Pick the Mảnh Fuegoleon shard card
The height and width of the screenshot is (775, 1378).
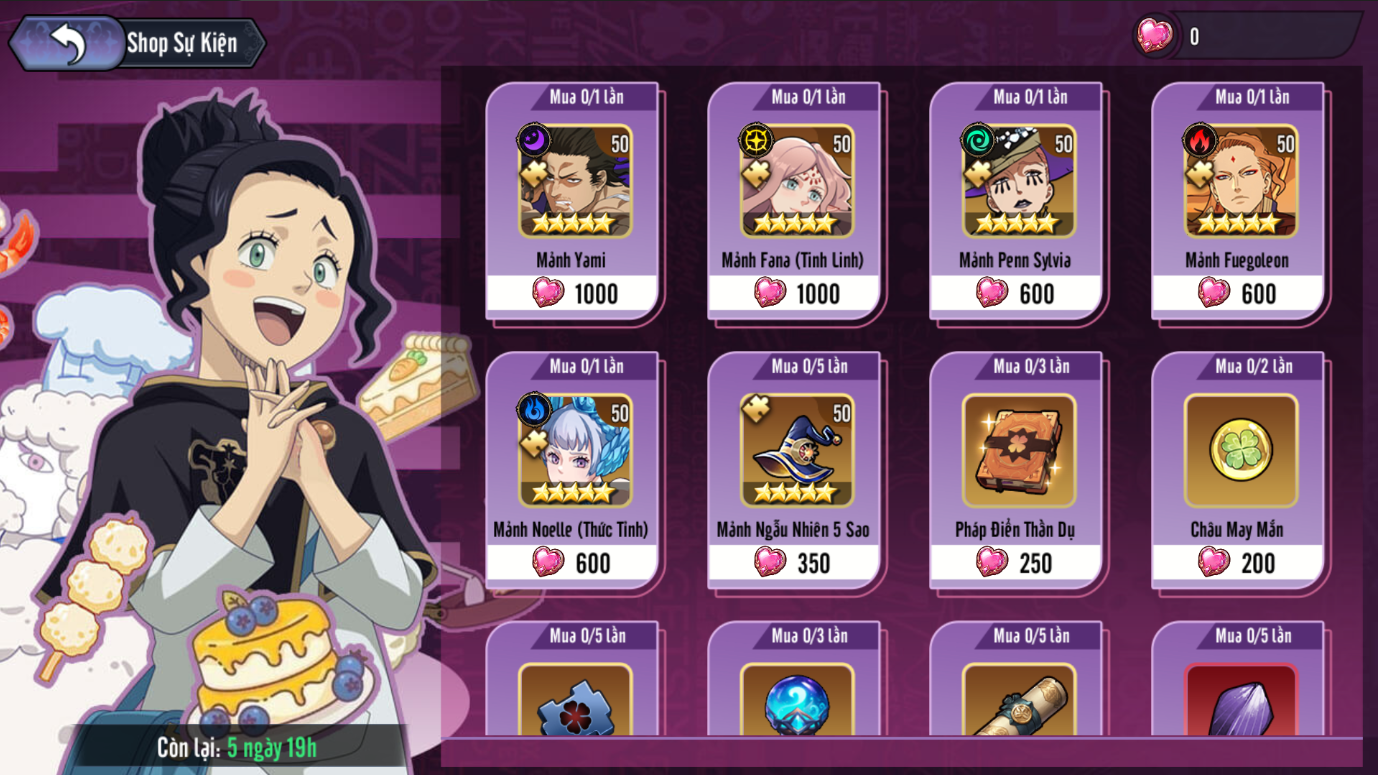click(1240, 200)
